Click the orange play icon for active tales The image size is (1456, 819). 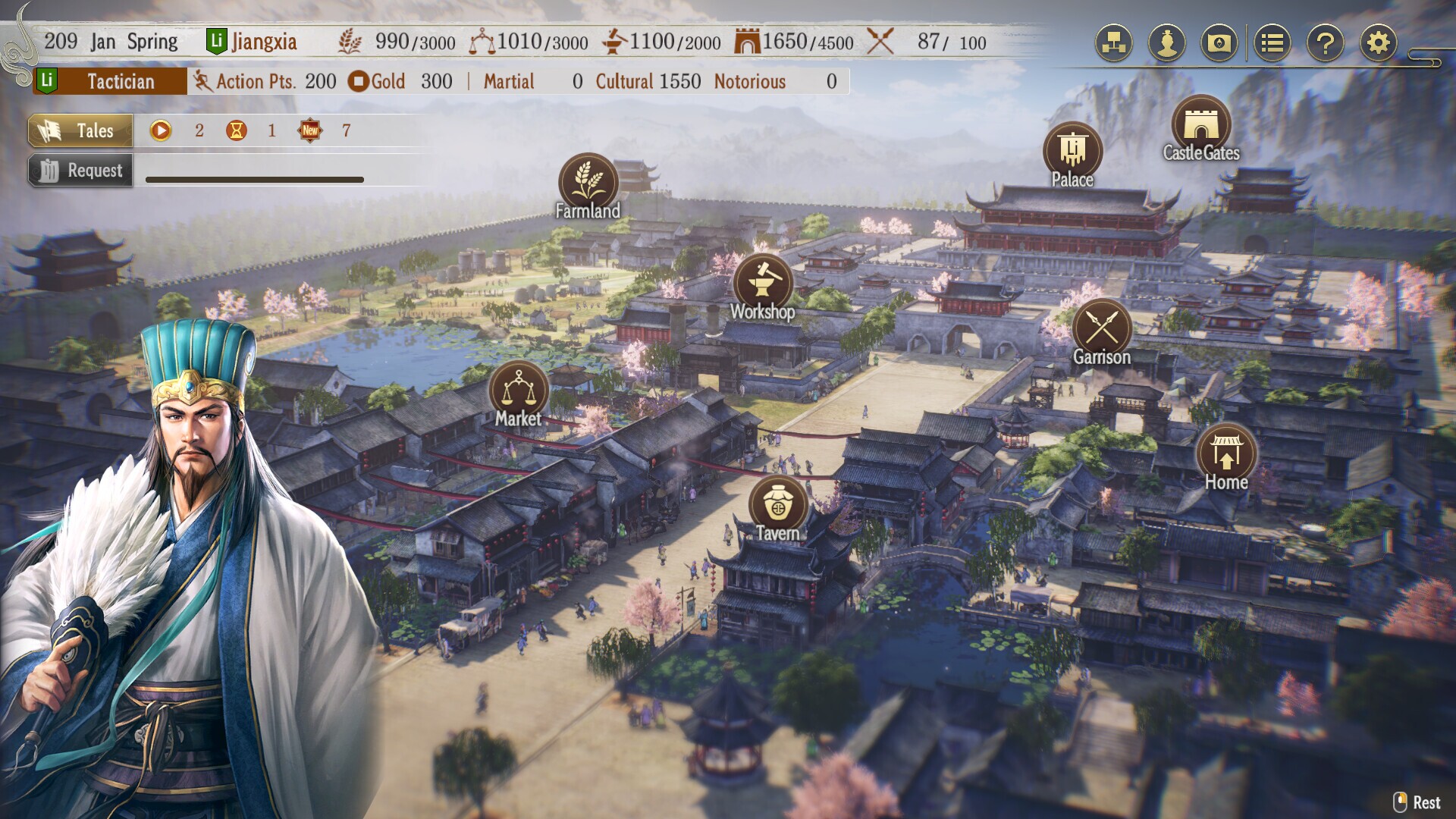coord(162,130)
